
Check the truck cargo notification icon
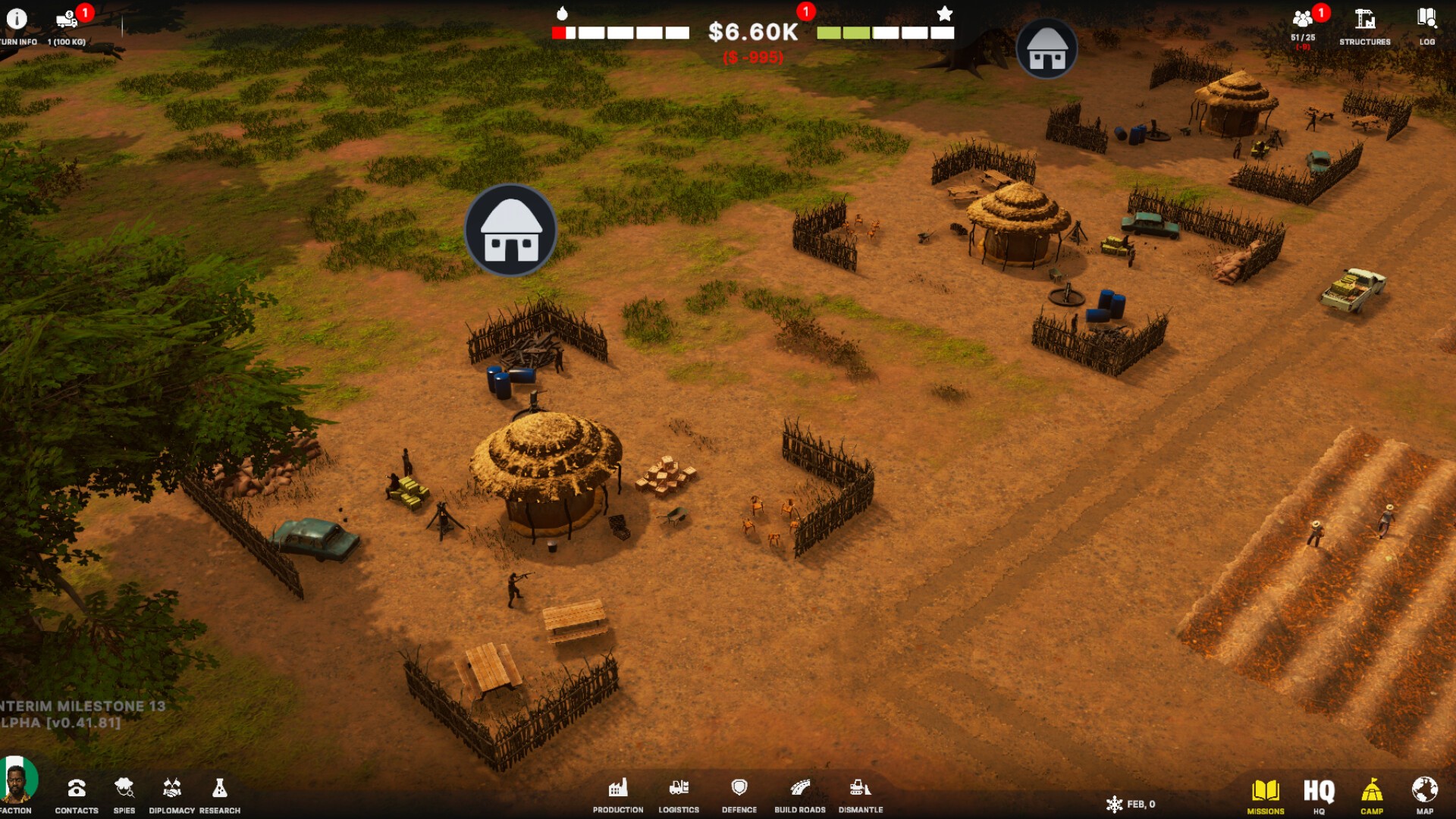(67, 20)
